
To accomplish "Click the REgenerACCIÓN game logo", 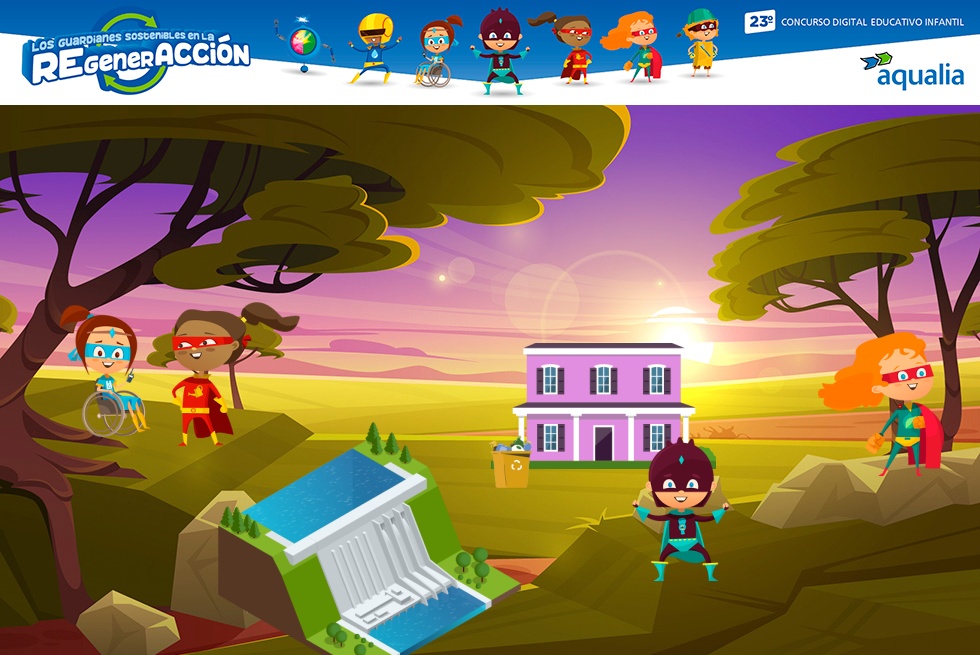I will tap(137, 54).
